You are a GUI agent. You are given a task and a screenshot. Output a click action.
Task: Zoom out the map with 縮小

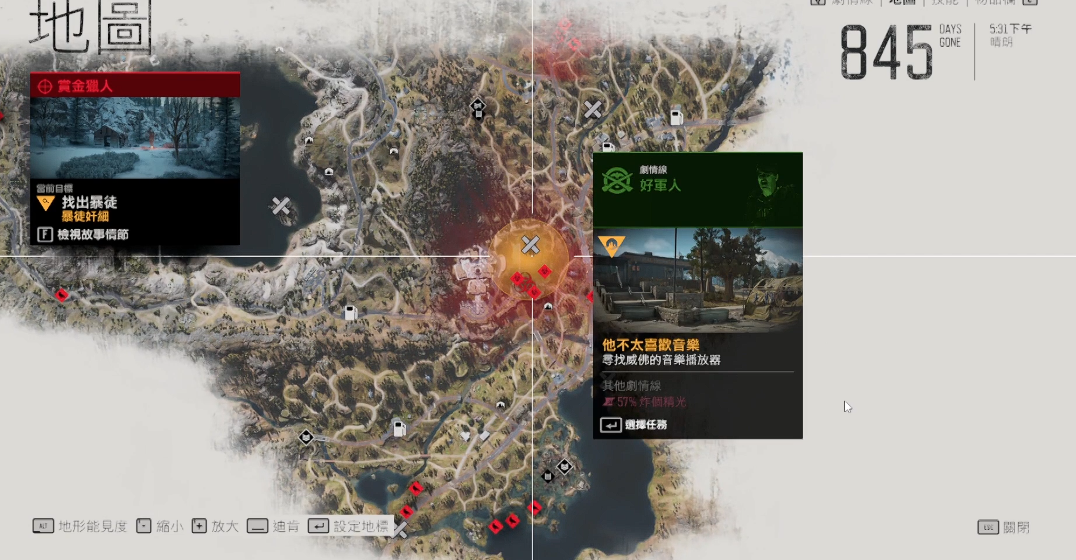coord(159,526)
